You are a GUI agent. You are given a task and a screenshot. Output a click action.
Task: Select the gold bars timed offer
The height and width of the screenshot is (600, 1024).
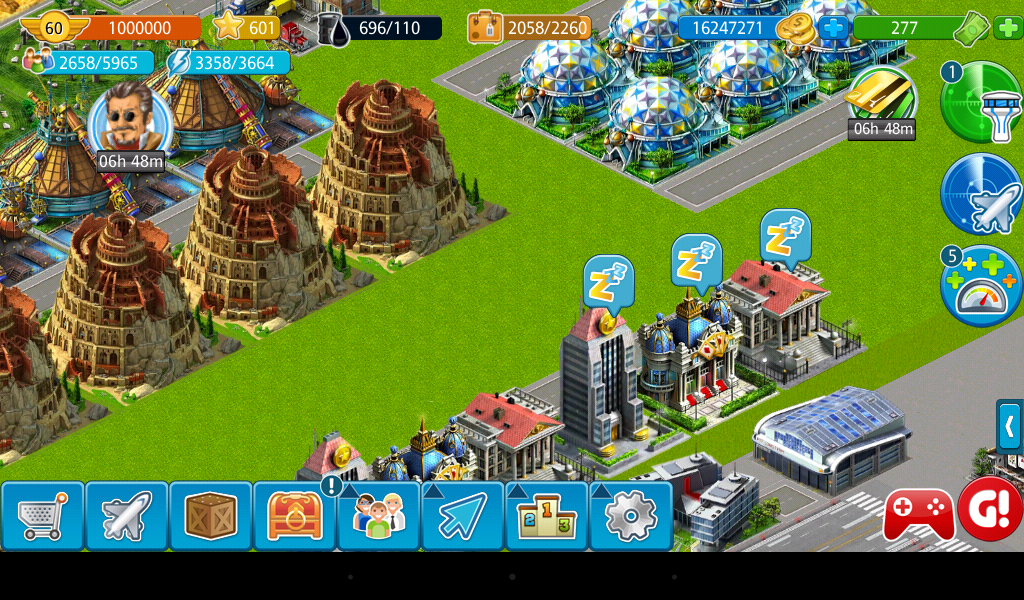pyautogui.click(x=881, y=97)
